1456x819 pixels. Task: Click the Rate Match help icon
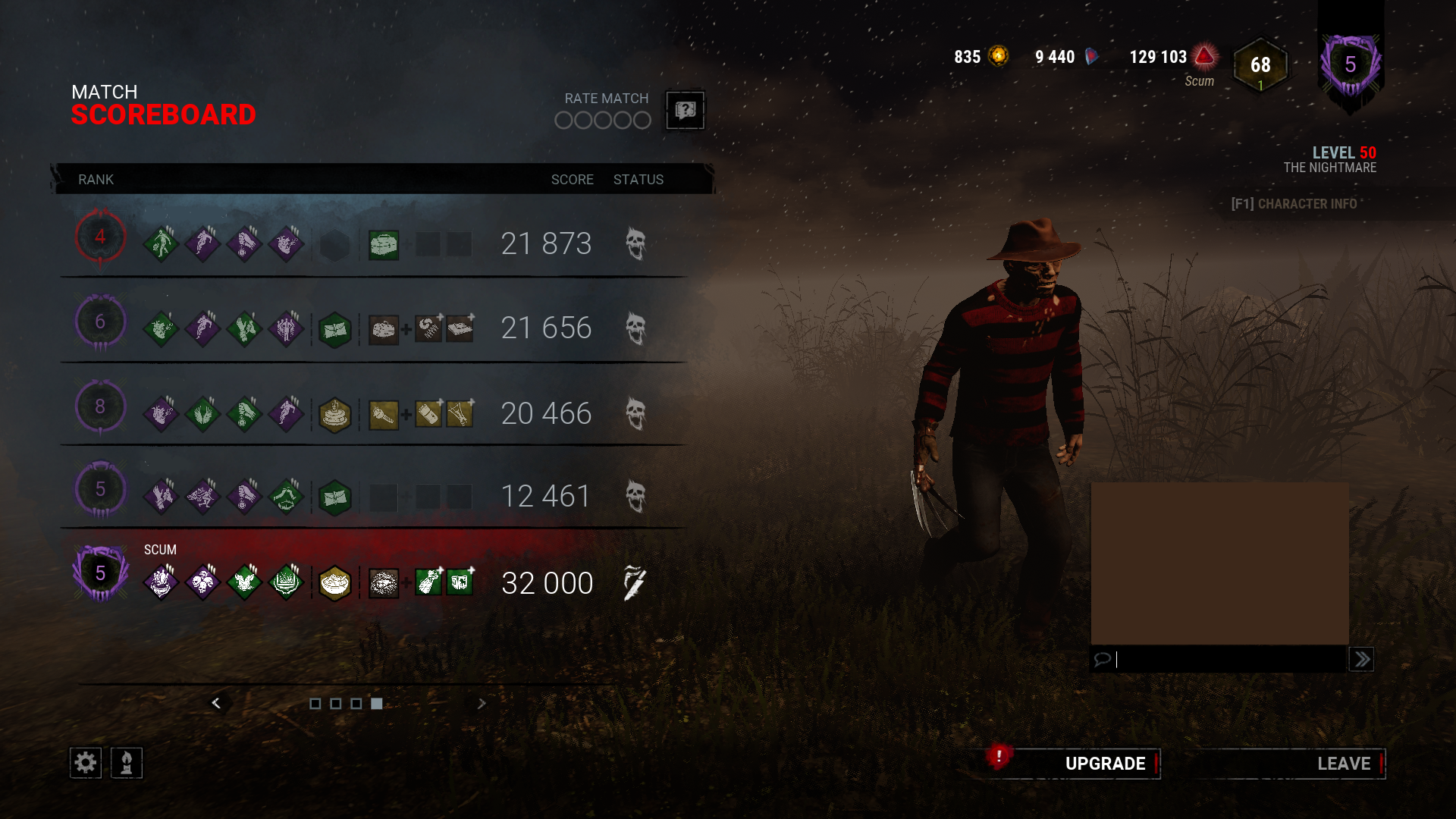point(684,111)
